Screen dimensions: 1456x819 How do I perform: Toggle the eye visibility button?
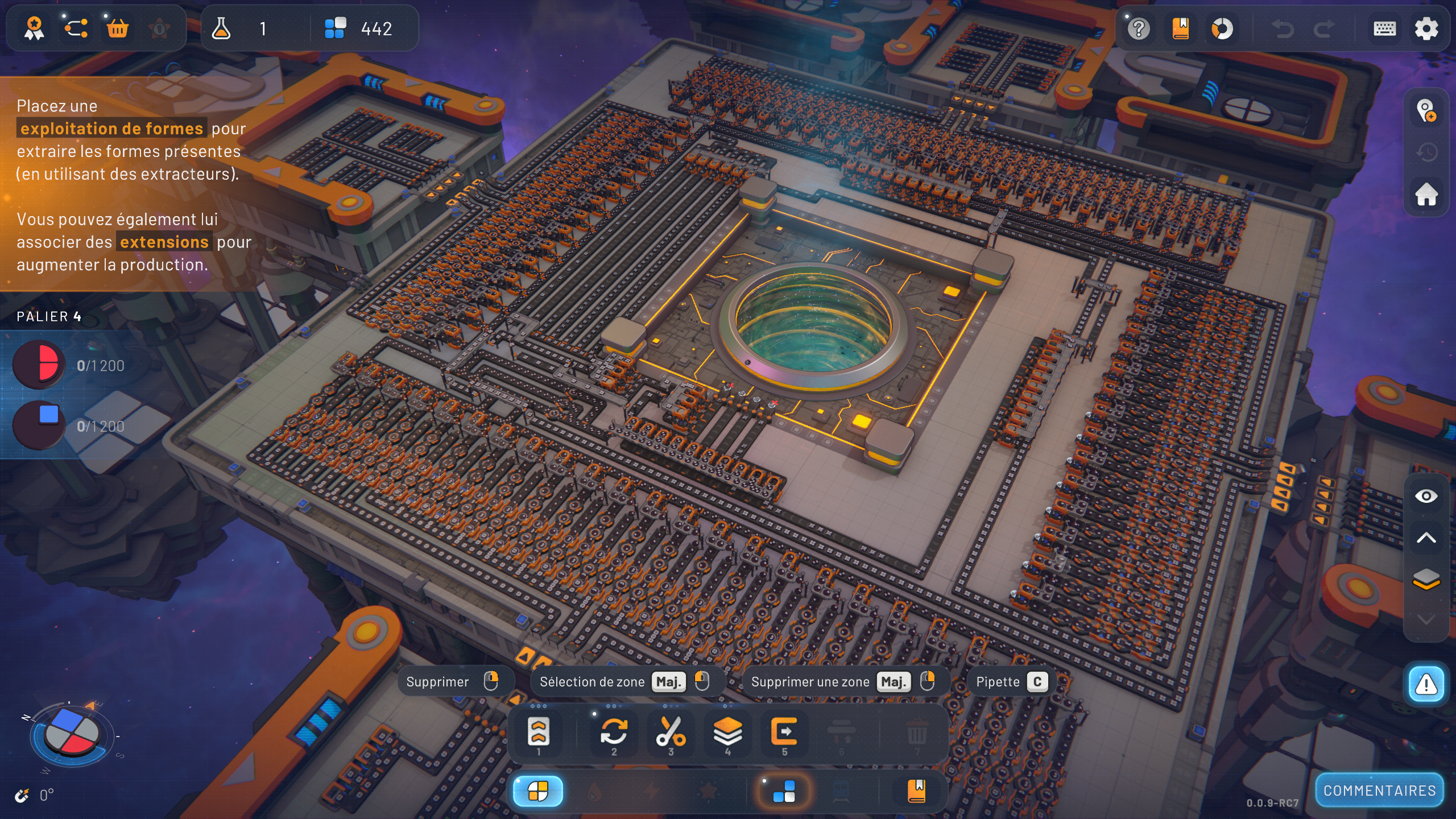[1426, 497]
